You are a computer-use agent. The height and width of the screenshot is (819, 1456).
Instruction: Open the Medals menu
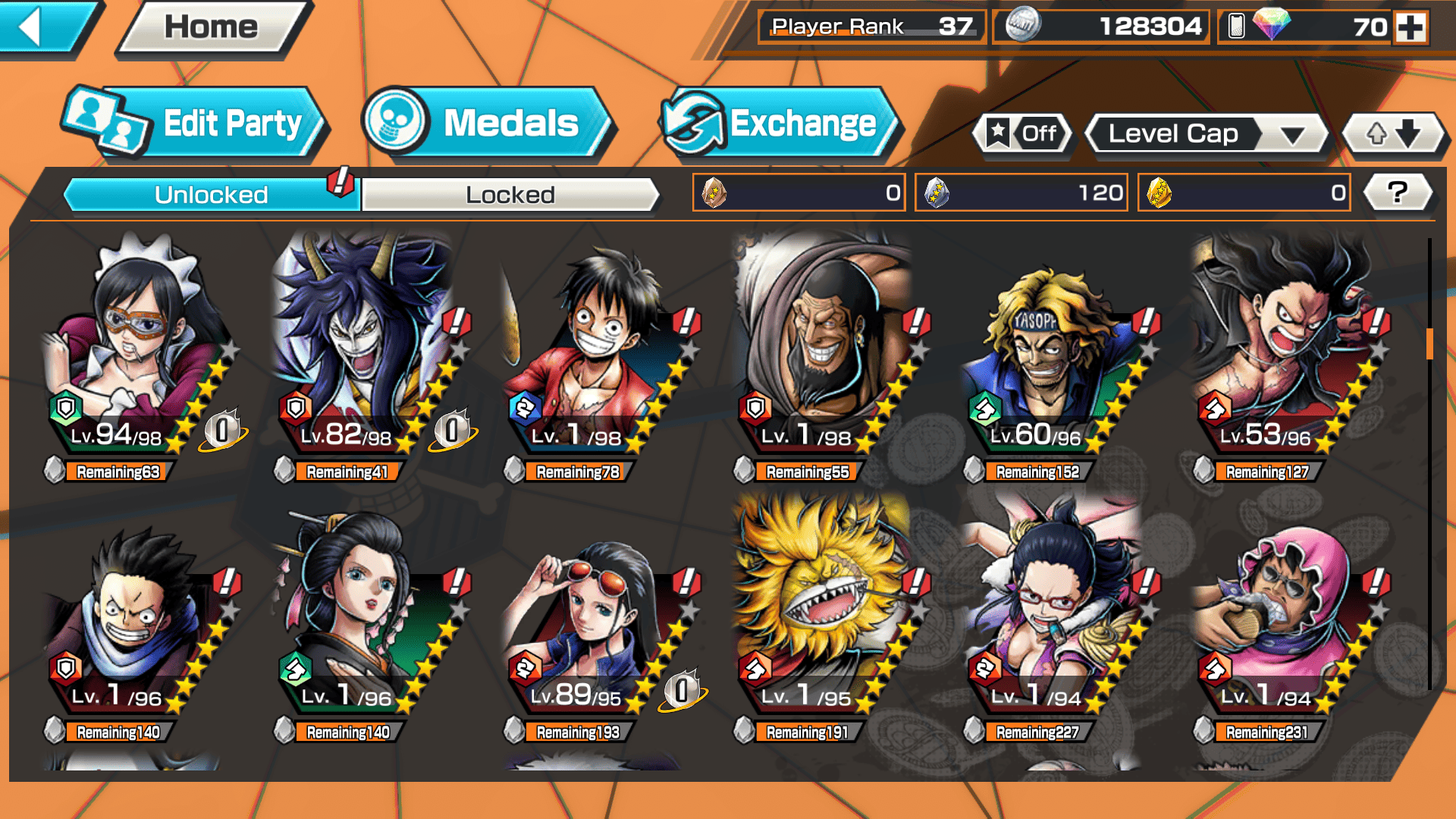[x=488, y=124]
